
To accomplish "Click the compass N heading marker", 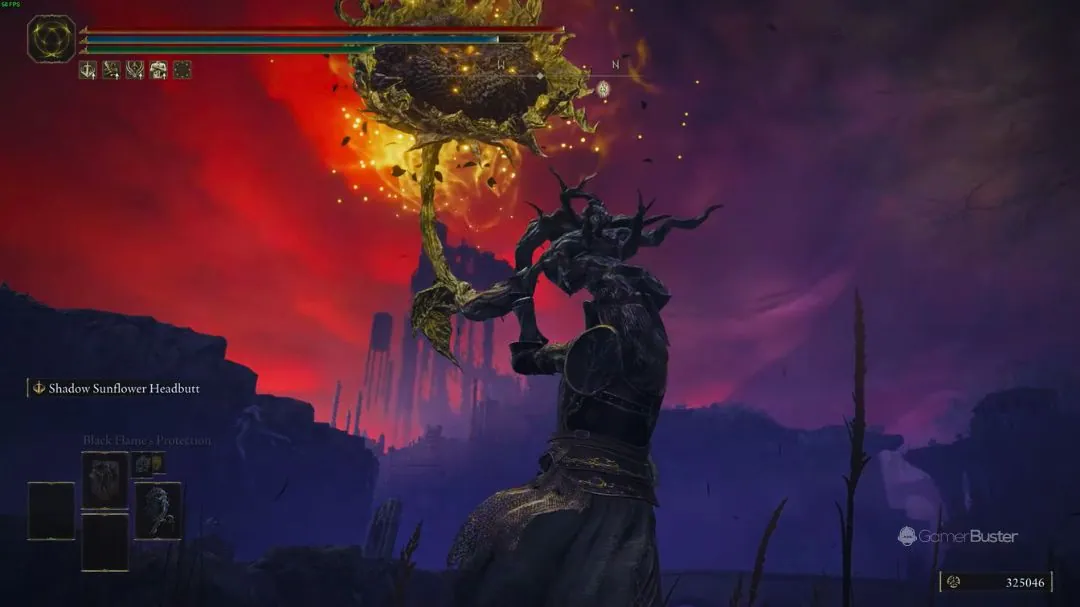I will coord(615,65).
